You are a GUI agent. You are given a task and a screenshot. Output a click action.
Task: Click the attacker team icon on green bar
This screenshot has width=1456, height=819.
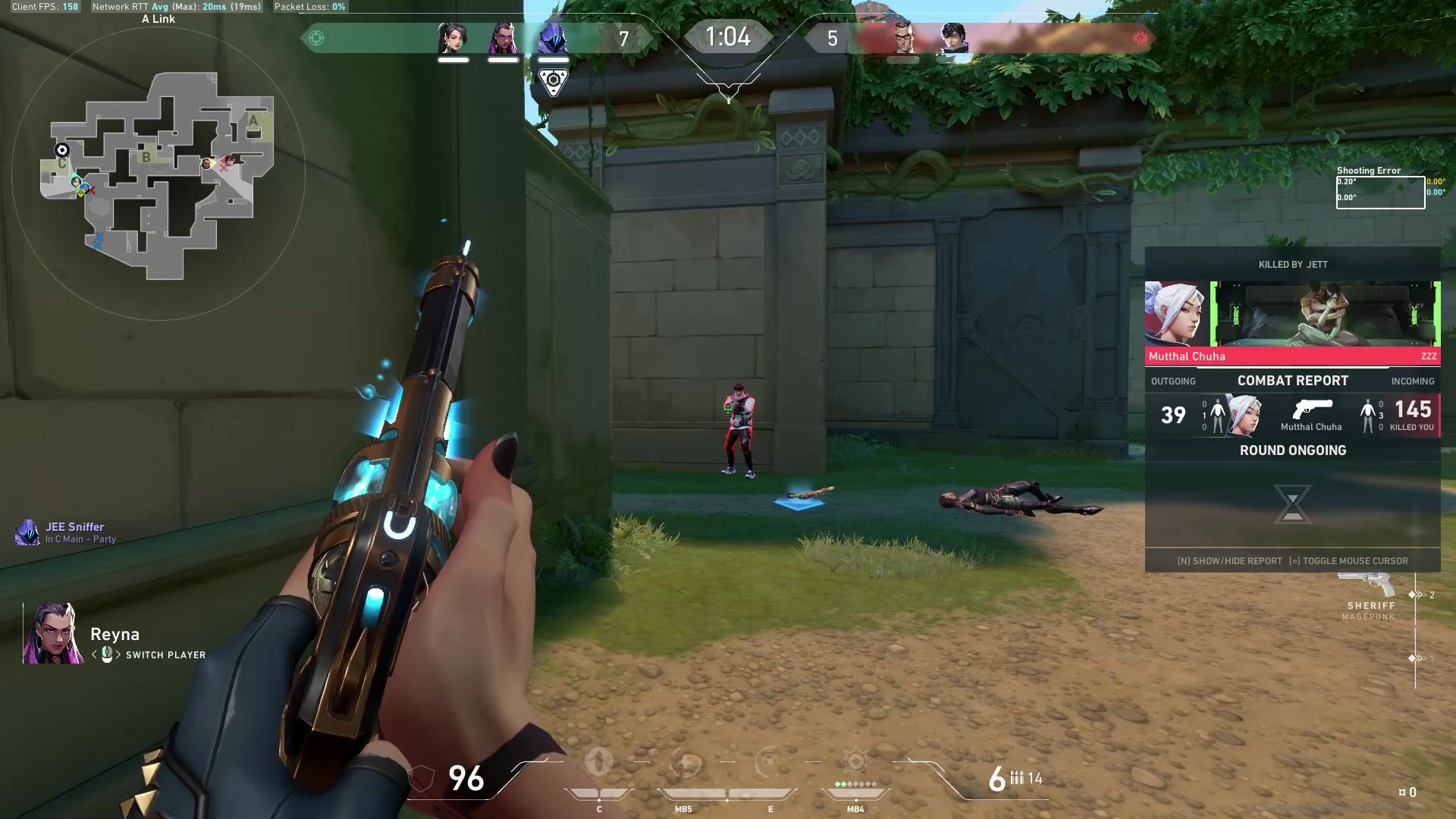click(x=316, y=38)
